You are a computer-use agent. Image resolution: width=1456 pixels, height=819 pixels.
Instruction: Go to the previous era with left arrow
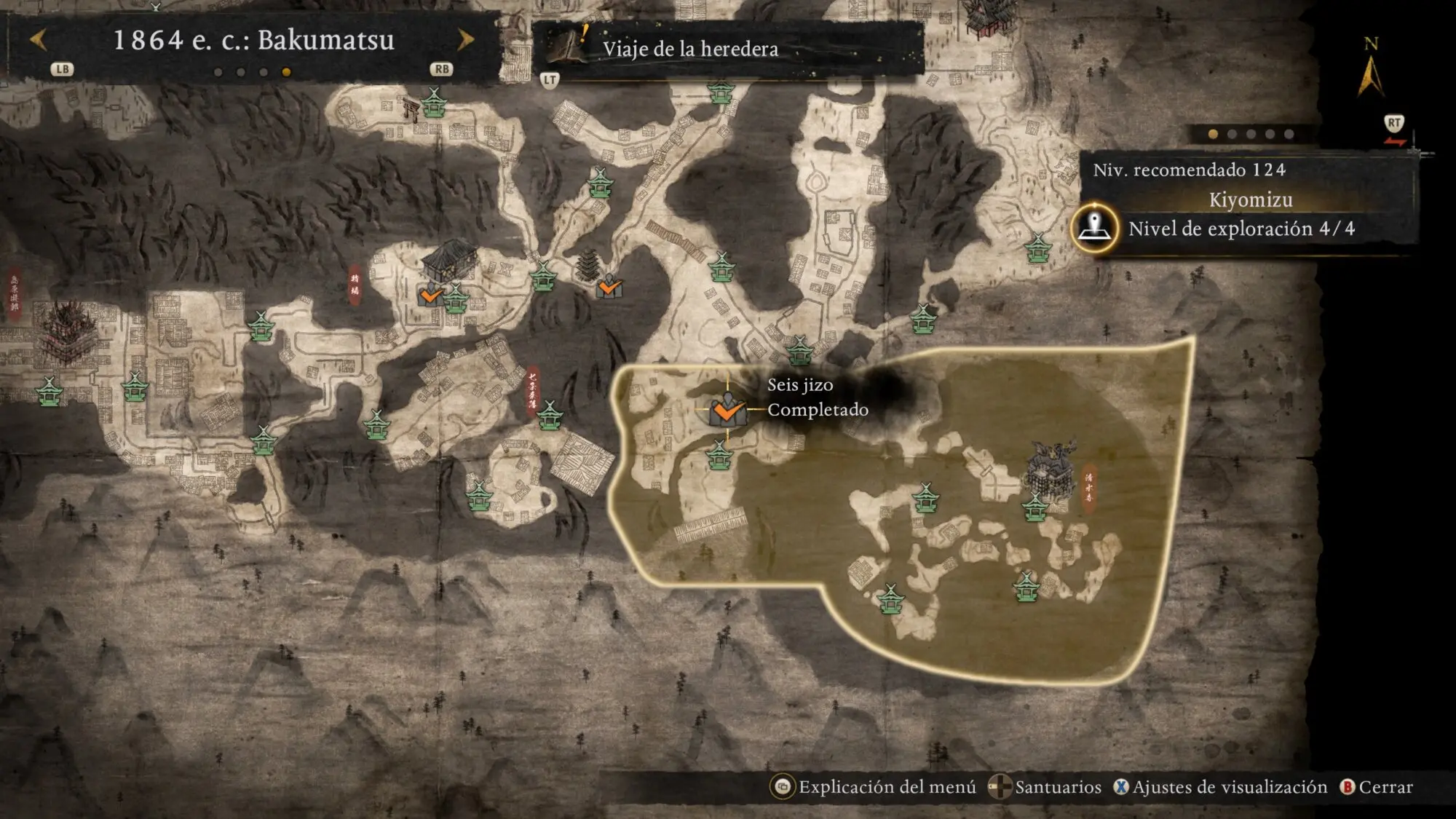tap(39, 40)
